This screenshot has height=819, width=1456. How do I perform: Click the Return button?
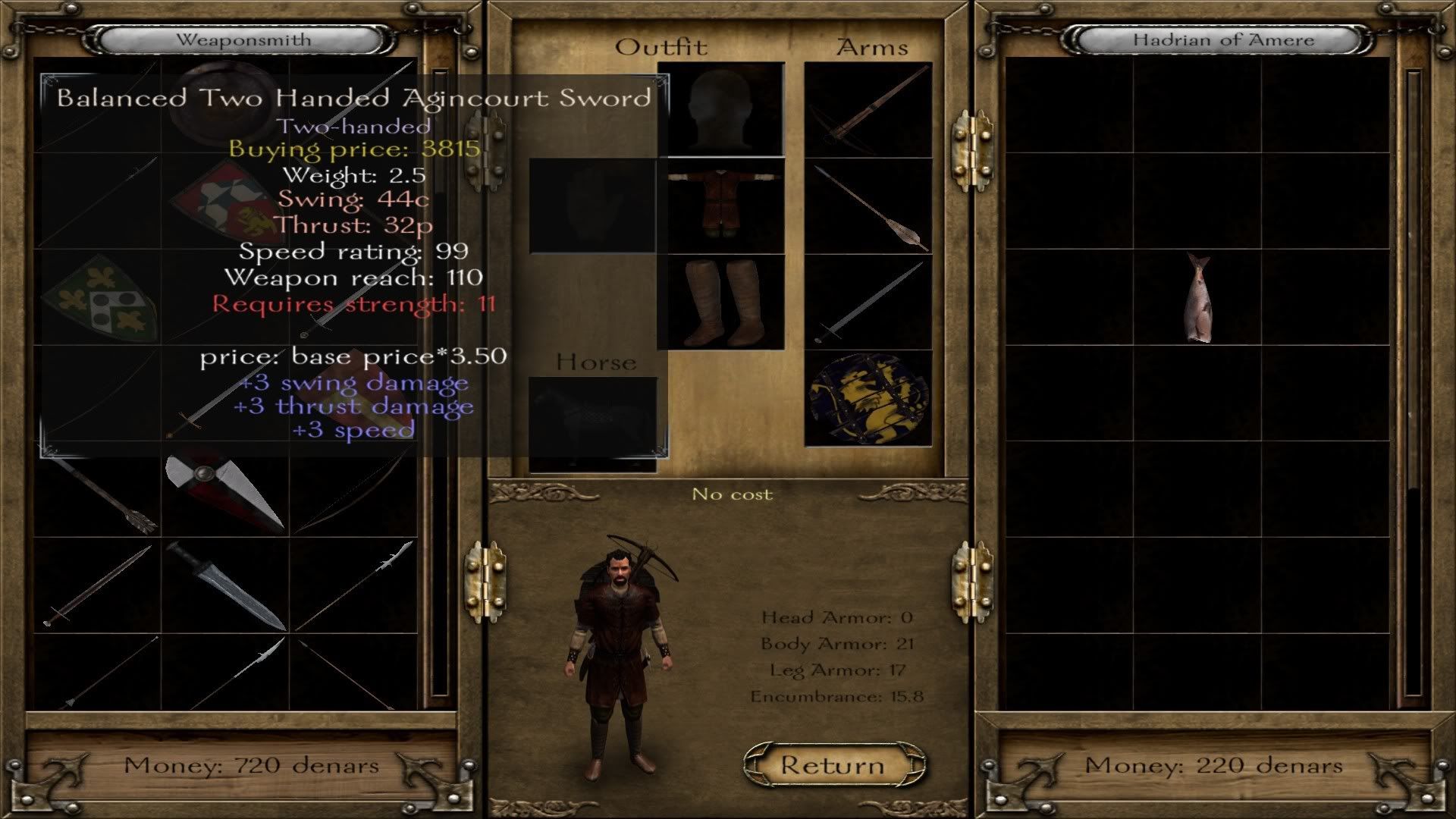833,764
